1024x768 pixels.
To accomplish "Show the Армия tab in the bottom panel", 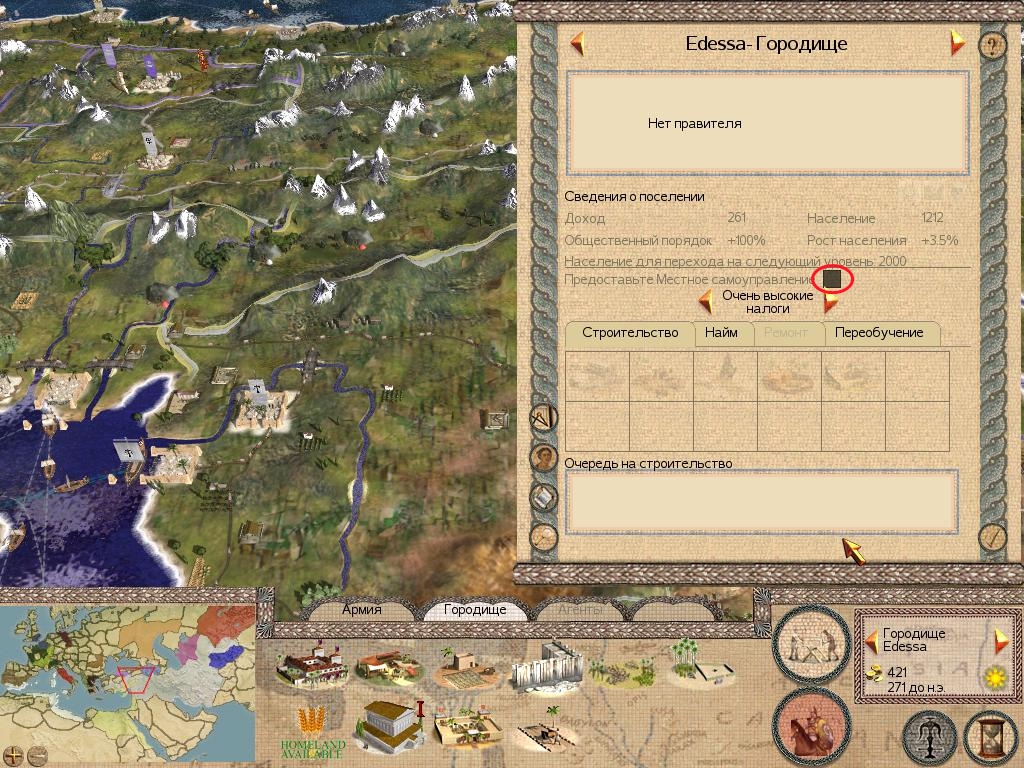I will click(361, 610).
